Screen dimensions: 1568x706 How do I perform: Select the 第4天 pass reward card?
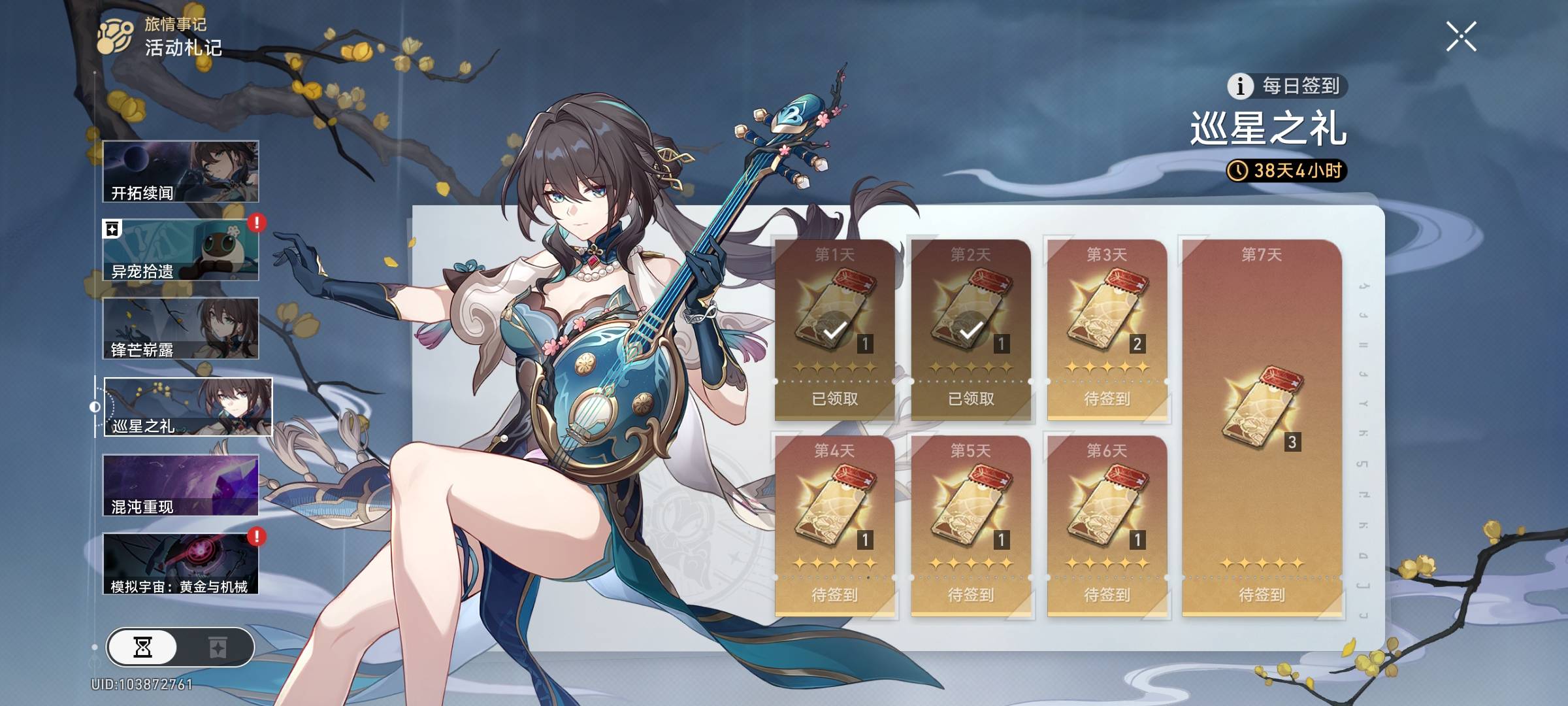(x=834, y=526)
